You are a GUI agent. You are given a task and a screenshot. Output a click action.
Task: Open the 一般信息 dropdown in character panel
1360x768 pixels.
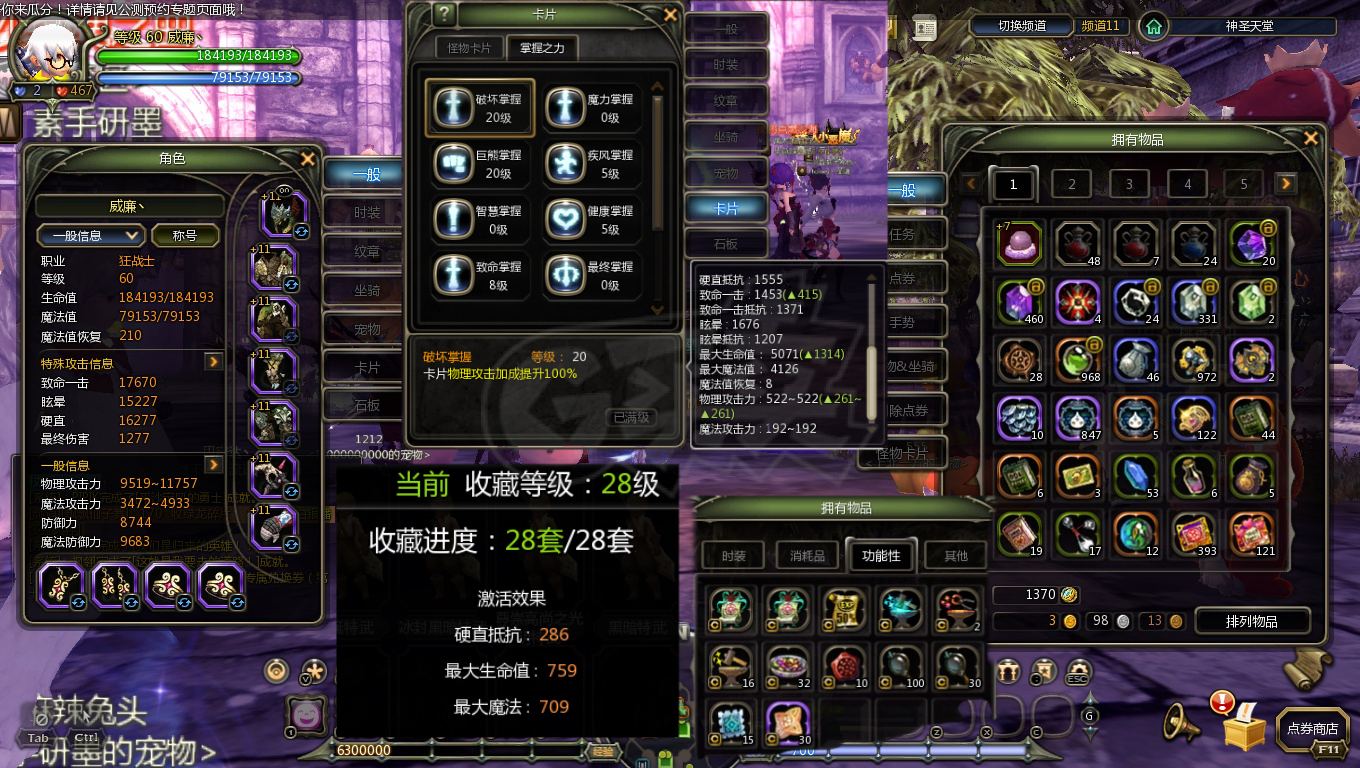(x=91, y=235)
